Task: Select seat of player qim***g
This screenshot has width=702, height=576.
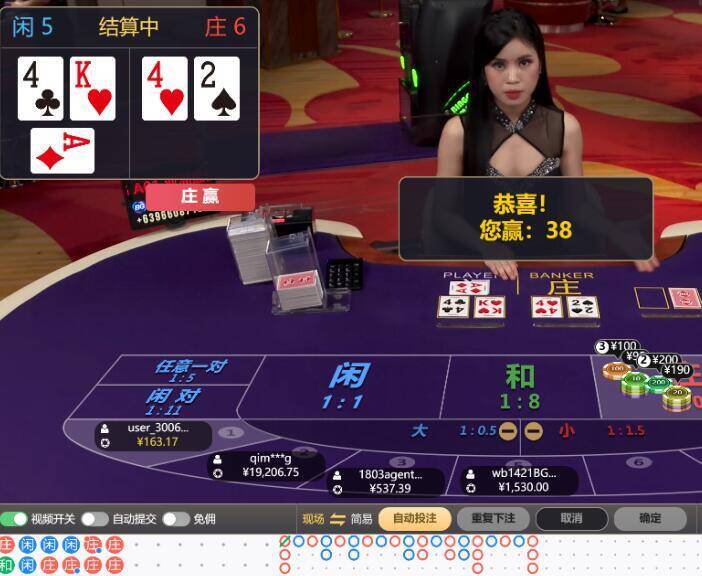Action: pos(270,466)
